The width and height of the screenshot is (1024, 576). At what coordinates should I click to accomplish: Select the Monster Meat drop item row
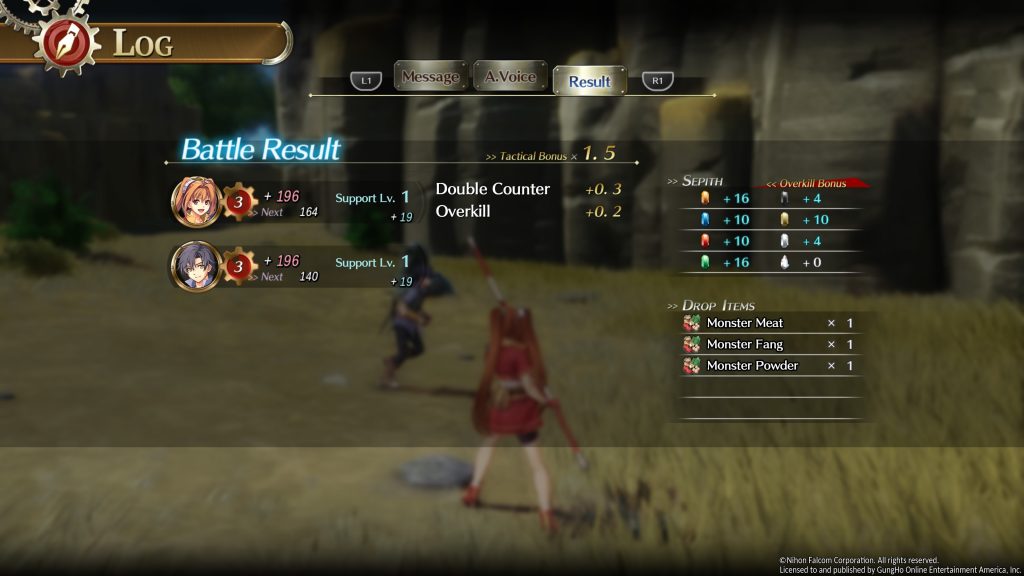pos(768,323)
